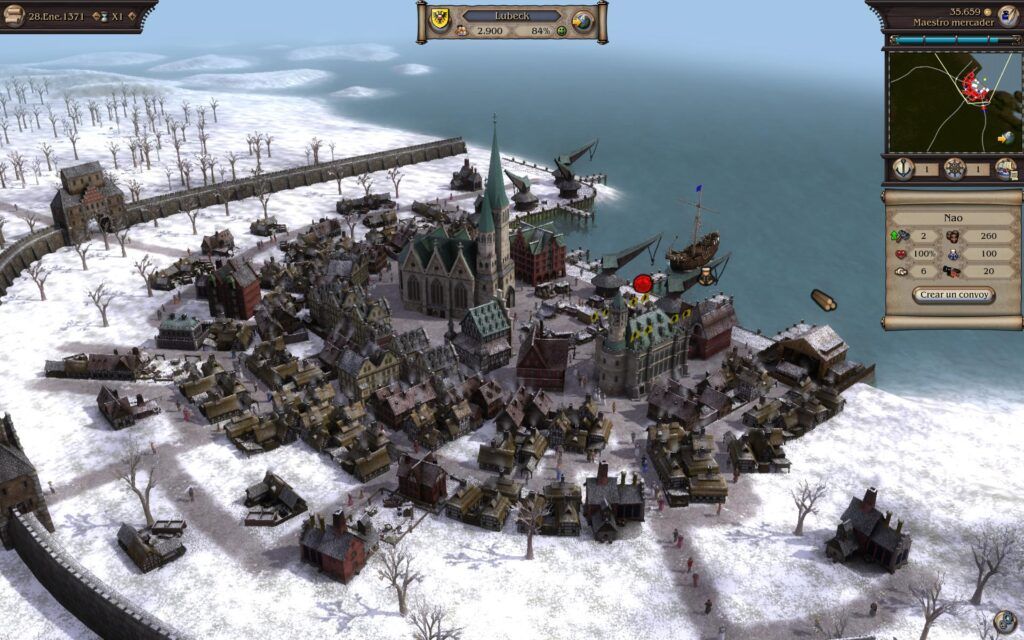
Task: Click the Nao ship name label
Action: 953,215
